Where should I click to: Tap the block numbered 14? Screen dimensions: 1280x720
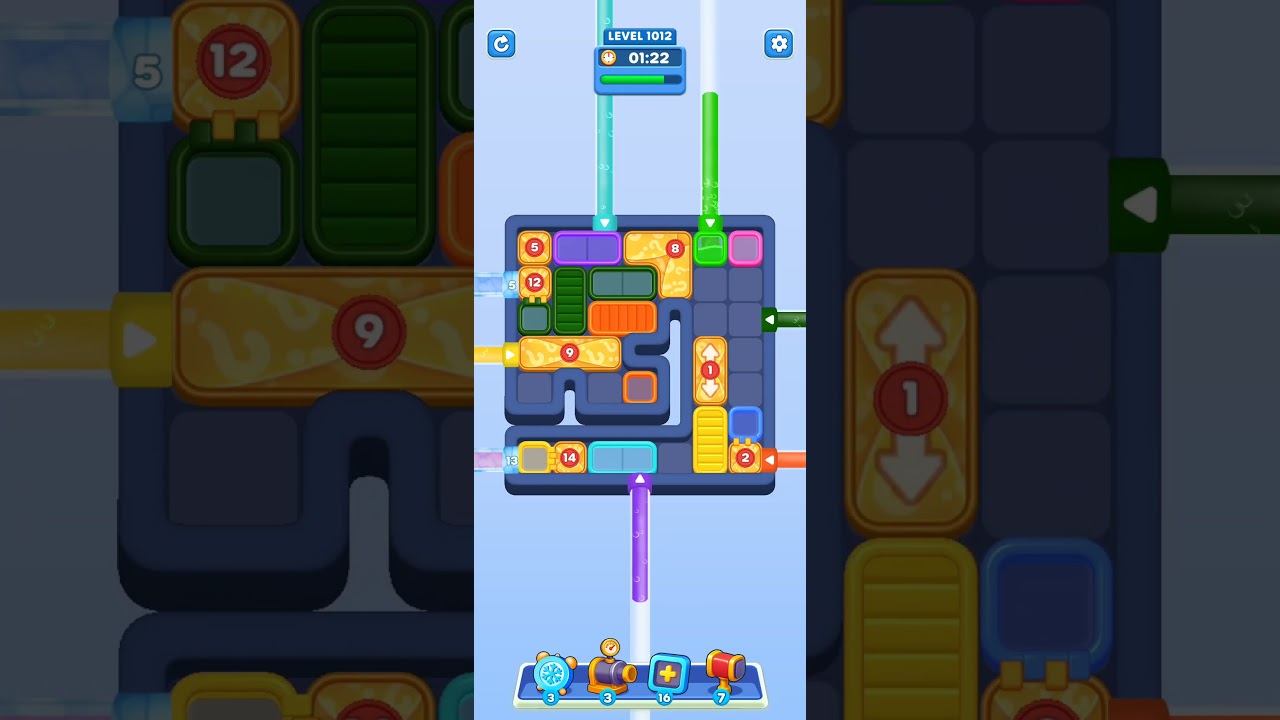click(x=569, y=457)
